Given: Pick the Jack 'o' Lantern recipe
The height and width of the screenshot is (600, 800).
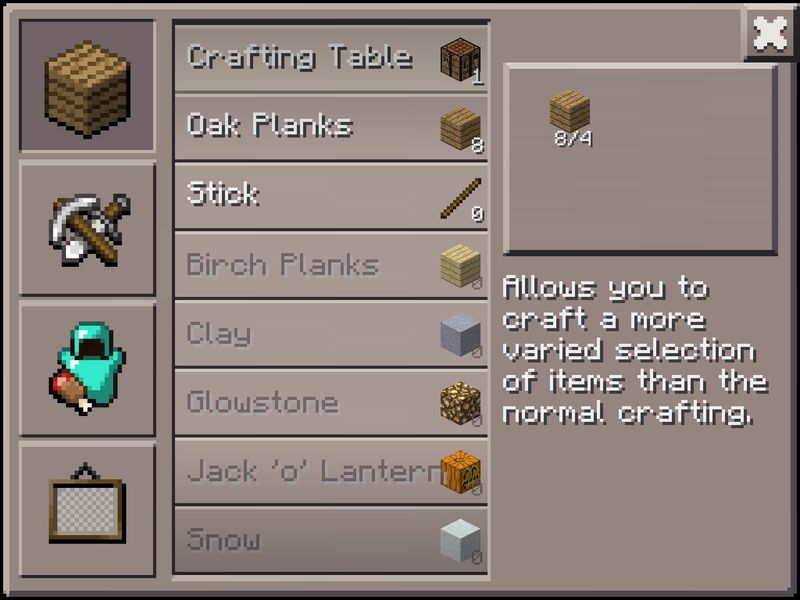Looking at the screenshot, I should [331, 471].
